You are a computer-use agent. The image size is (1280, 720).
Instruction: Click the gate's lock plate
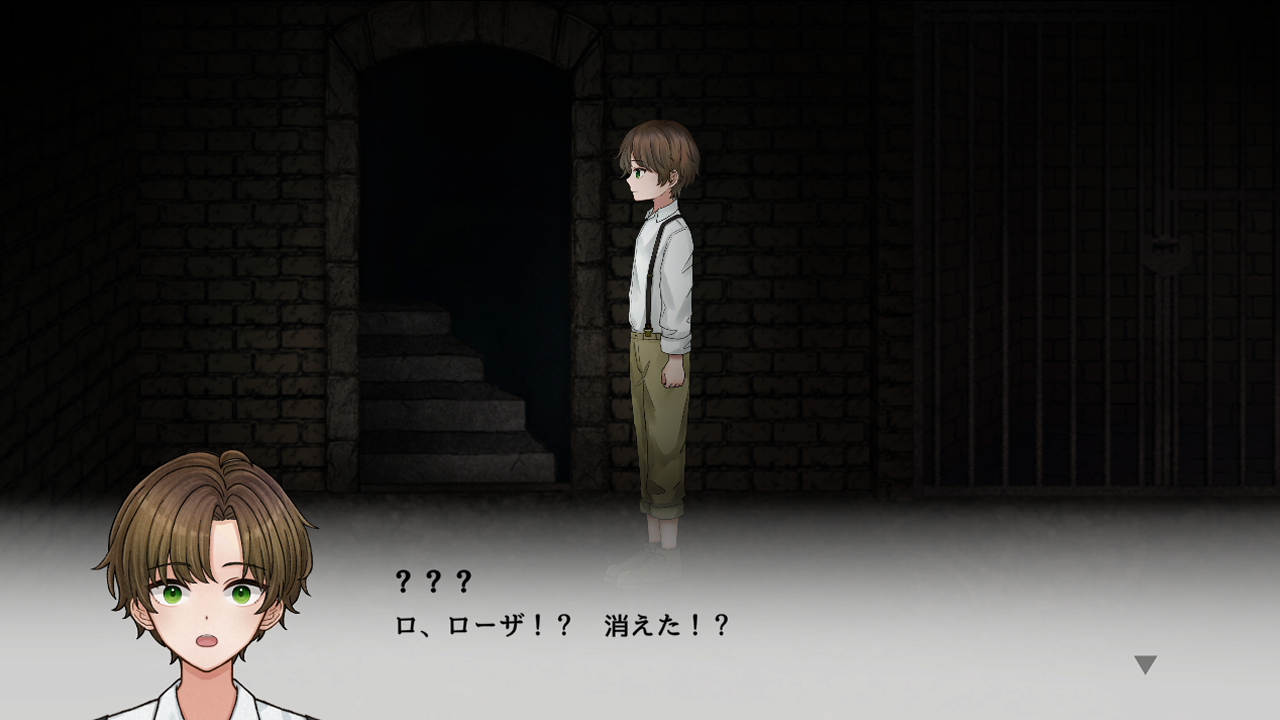(1167, 253)
